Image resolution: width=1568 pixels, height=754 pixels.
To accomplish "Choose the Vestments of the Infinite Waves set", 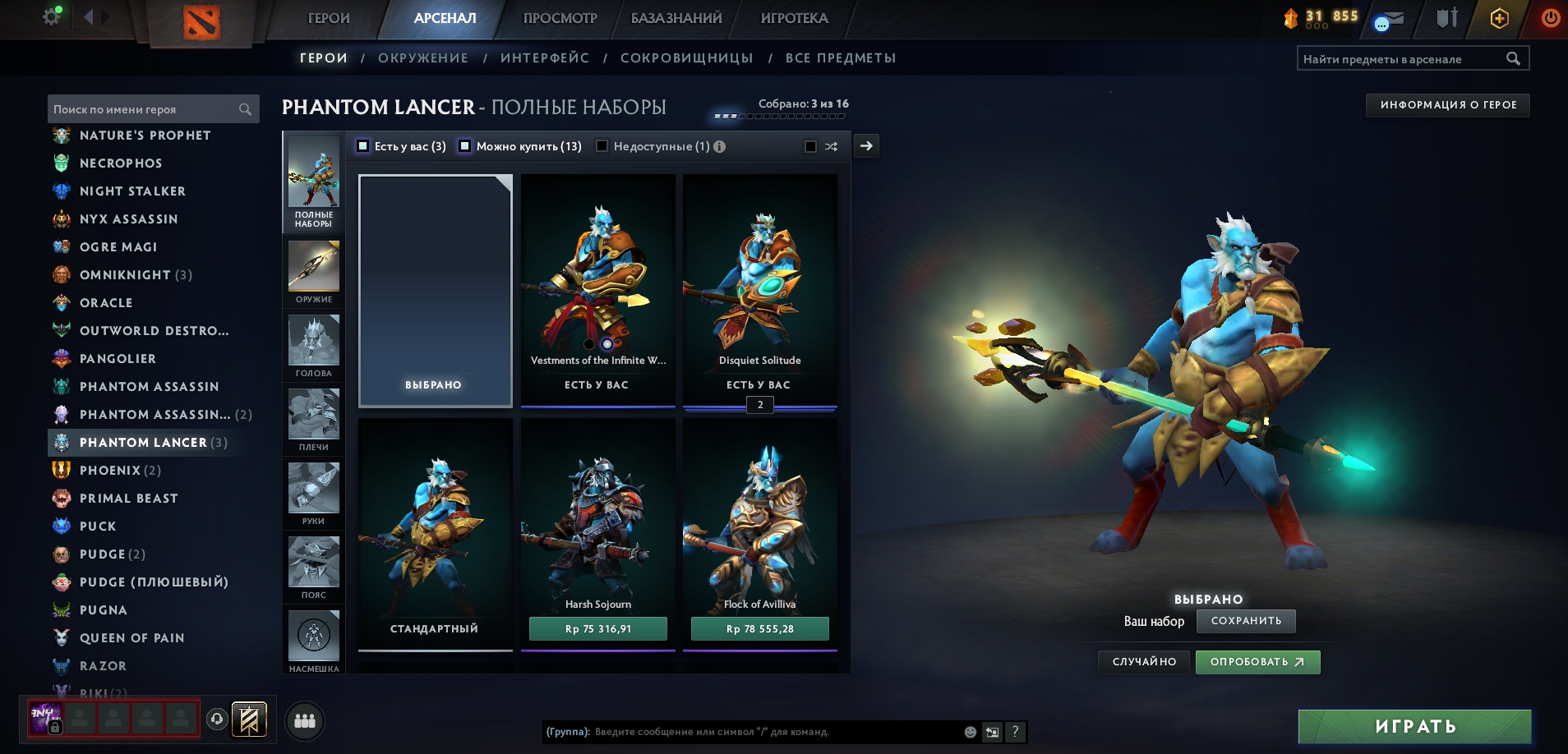I will [597, 287].
